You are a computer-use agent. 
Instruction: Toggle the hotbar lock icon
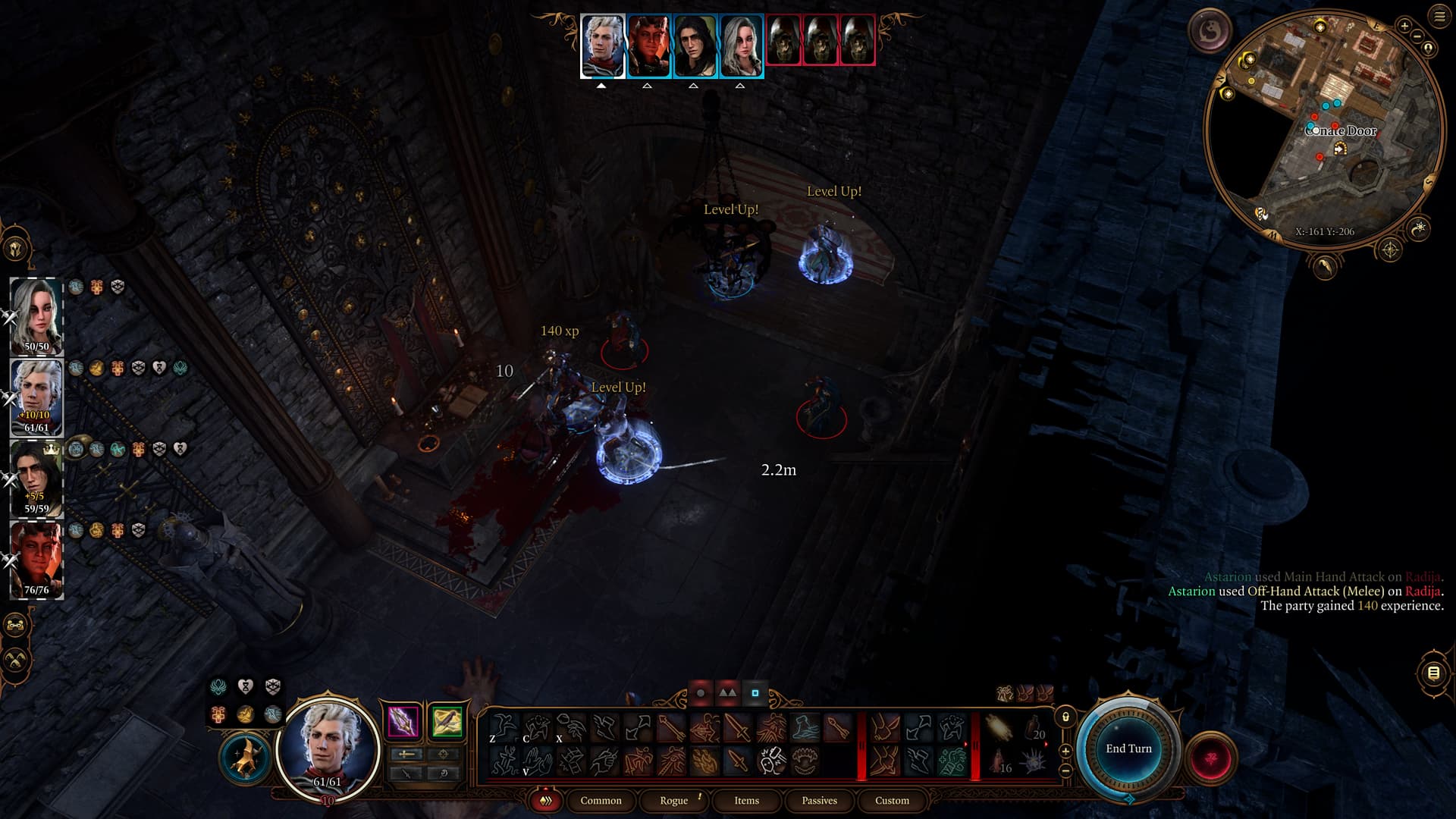pos(1065,717)
